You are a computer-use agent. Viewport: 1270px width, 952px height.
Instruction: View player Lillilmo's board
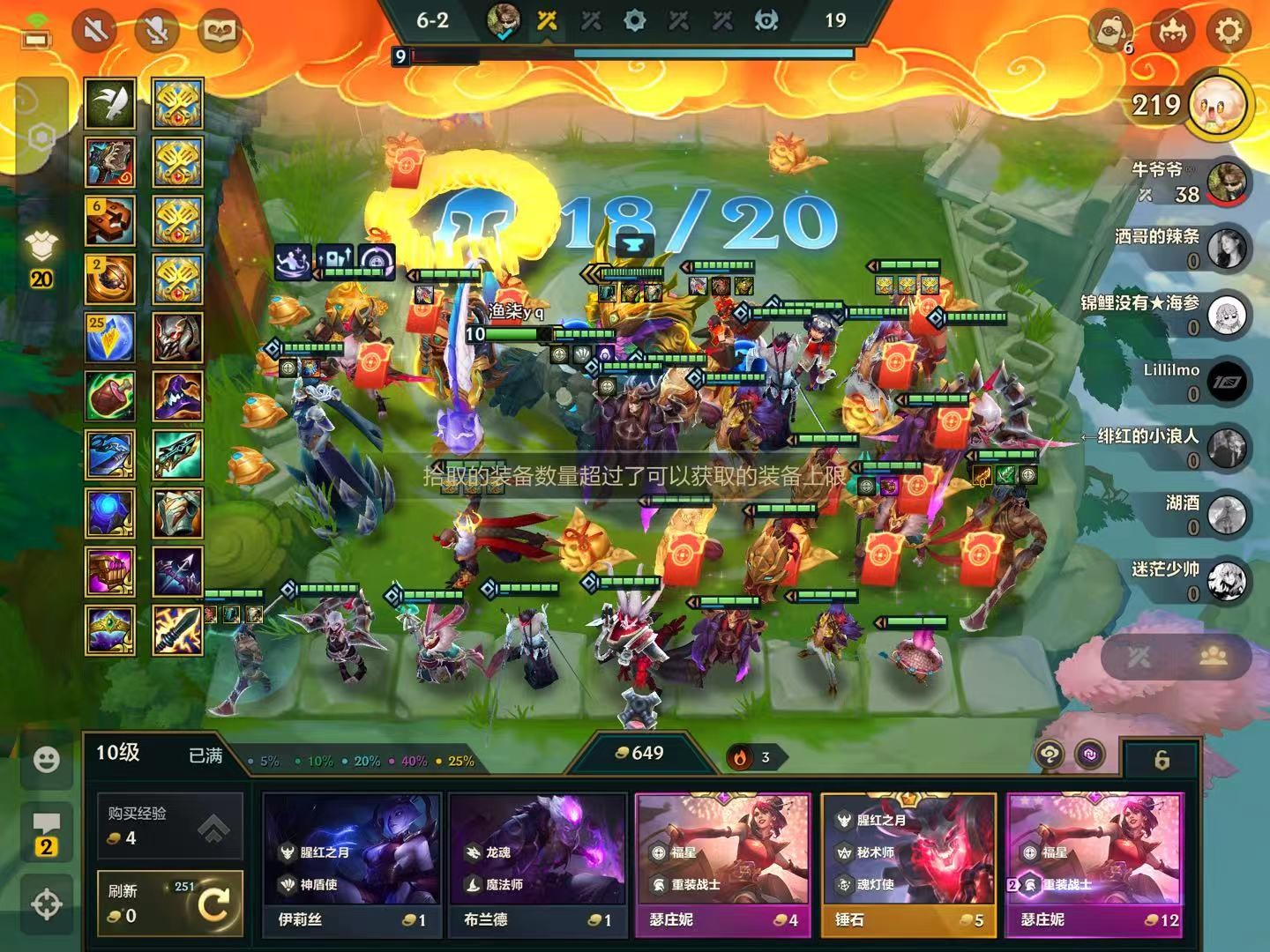point(1226,382)
